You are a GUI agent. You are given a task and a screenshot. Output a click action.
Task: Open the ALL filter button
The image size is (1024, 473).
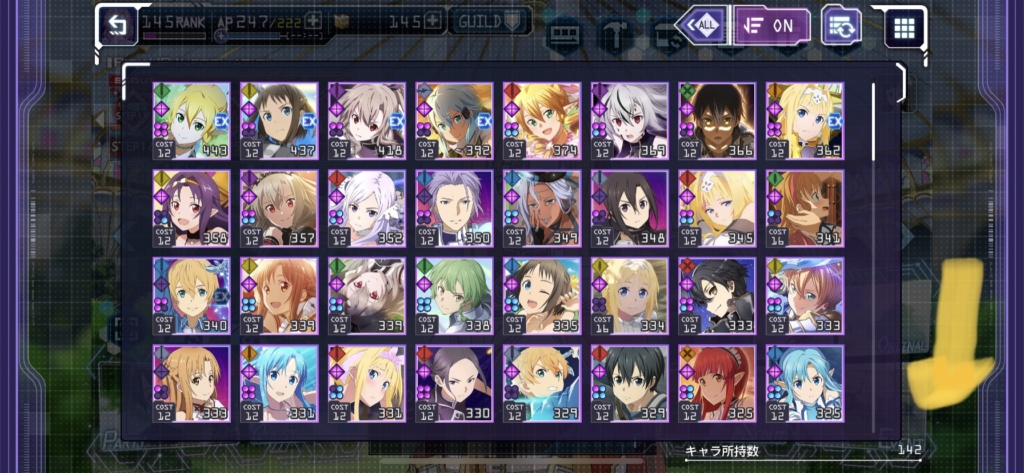701,25
